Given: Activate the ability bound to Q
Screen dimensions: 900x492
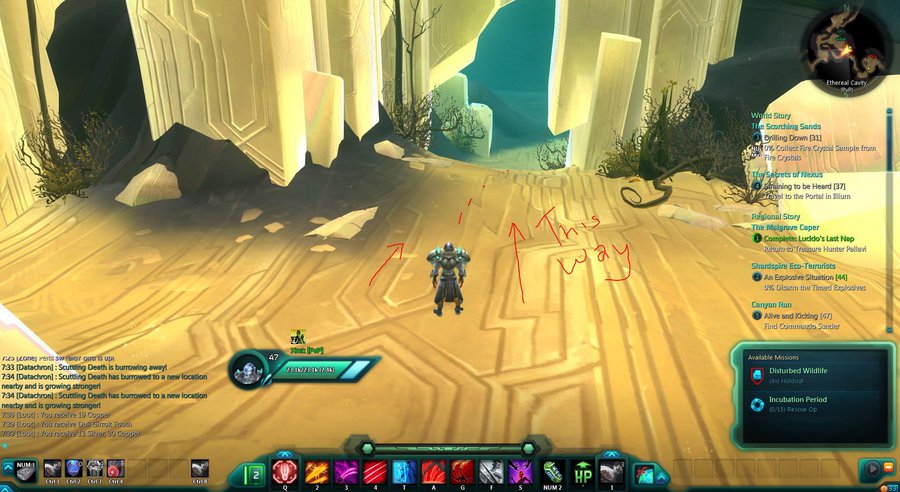Looking at the screenshot, I should [x=284, y=471].
